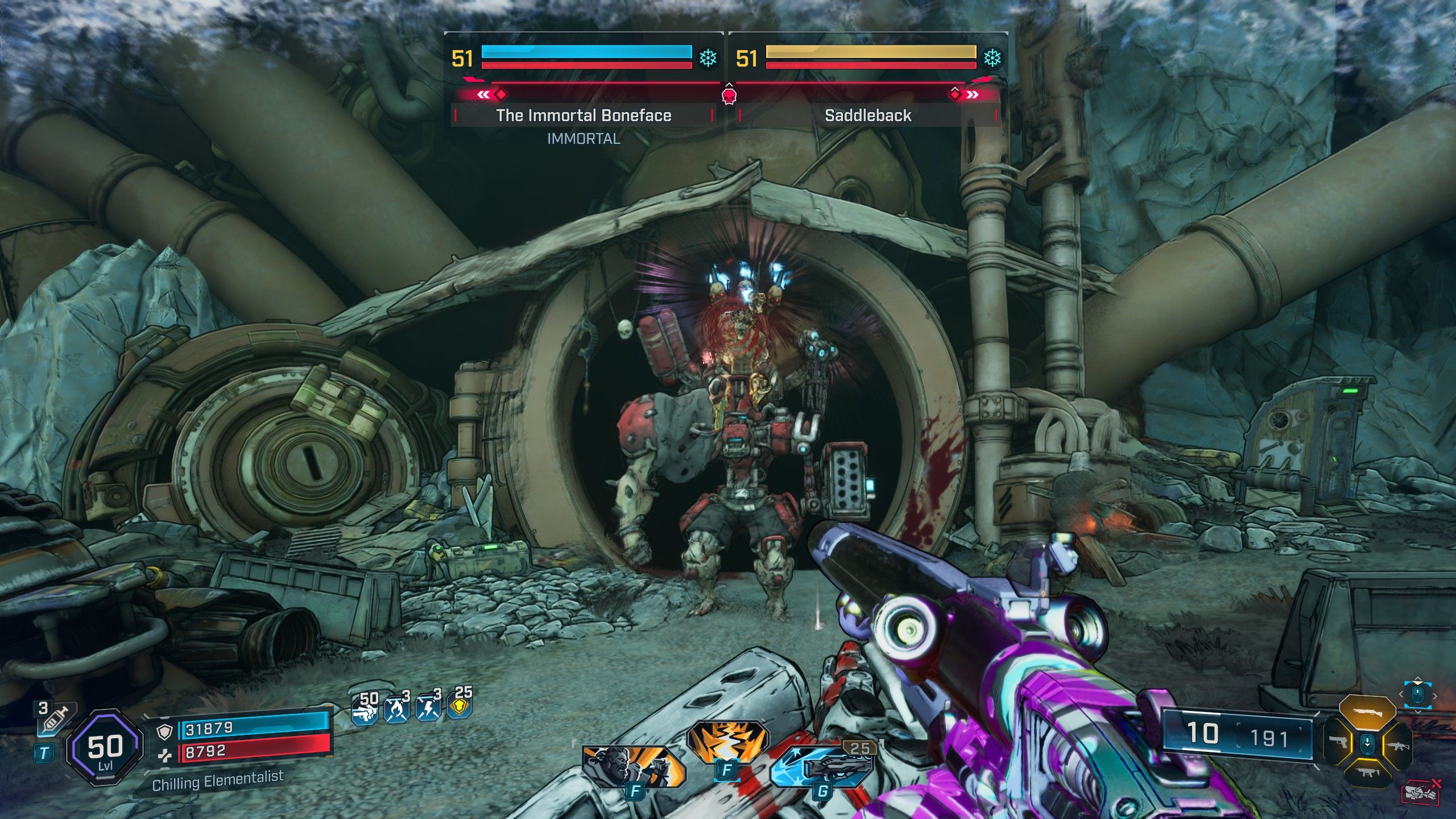Inspect the lightning bolt buff icon

point(429,709)
